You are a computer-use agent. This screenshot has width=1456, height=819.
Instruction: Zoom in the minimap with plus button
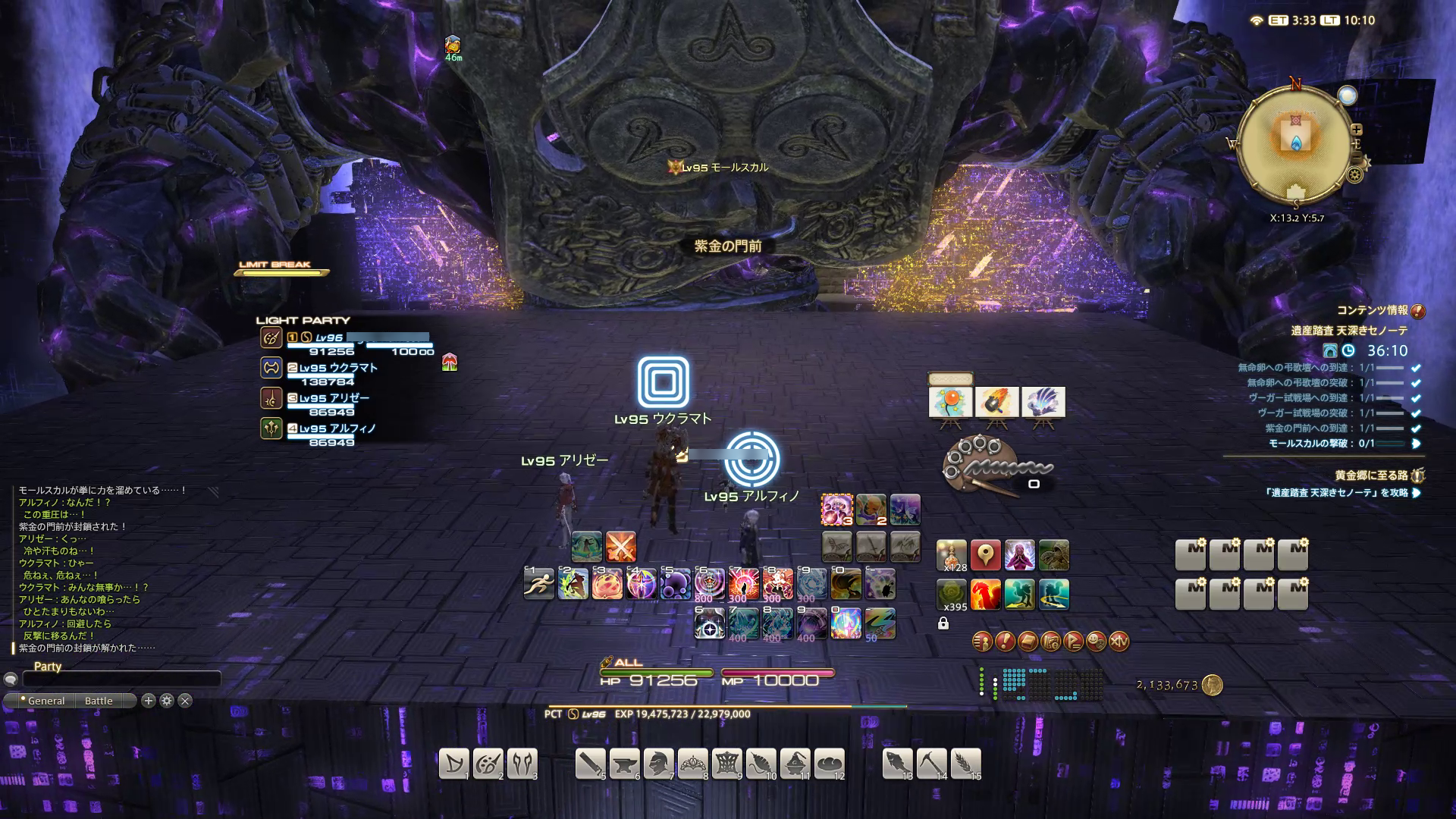(1357, 130)
